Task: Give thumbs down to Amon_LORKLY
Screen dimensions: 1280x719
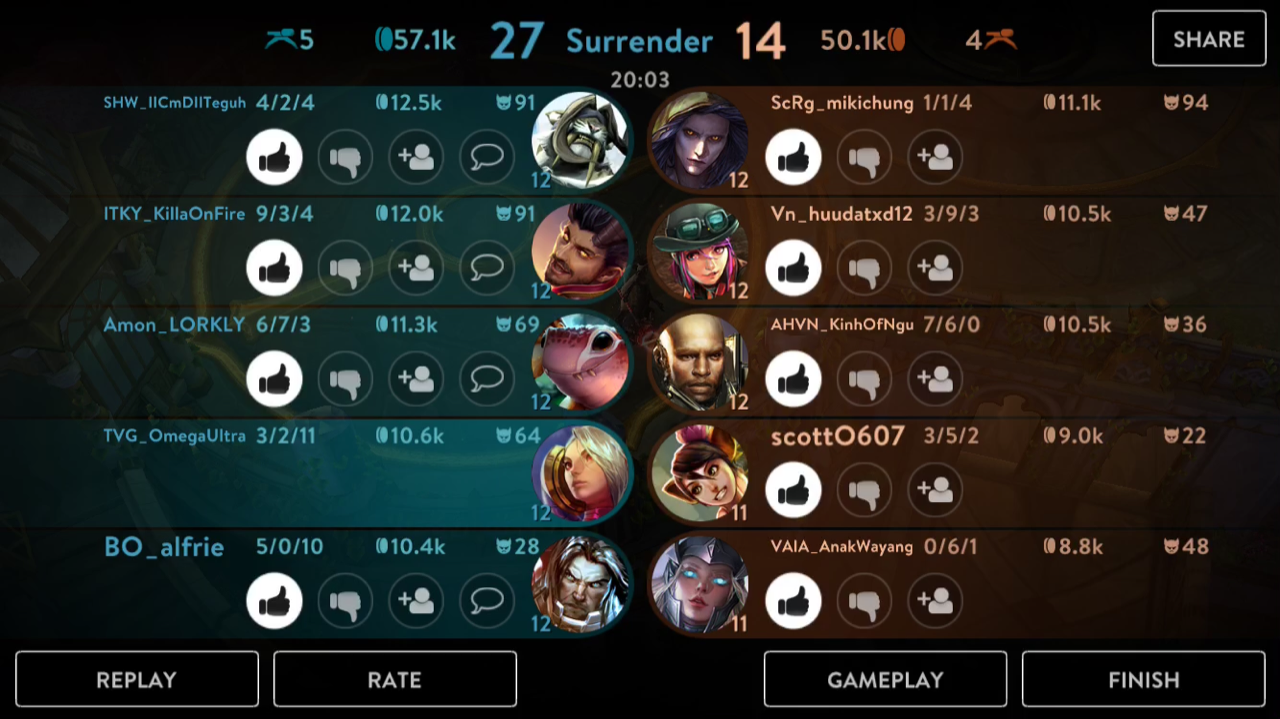Action: pos(345,379)
